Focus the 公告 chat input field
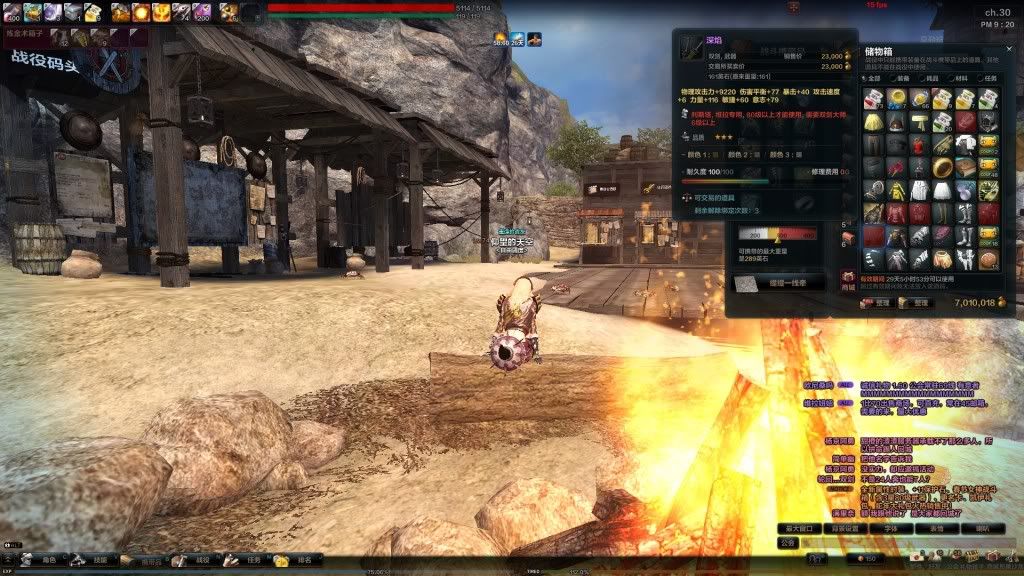 900,543
